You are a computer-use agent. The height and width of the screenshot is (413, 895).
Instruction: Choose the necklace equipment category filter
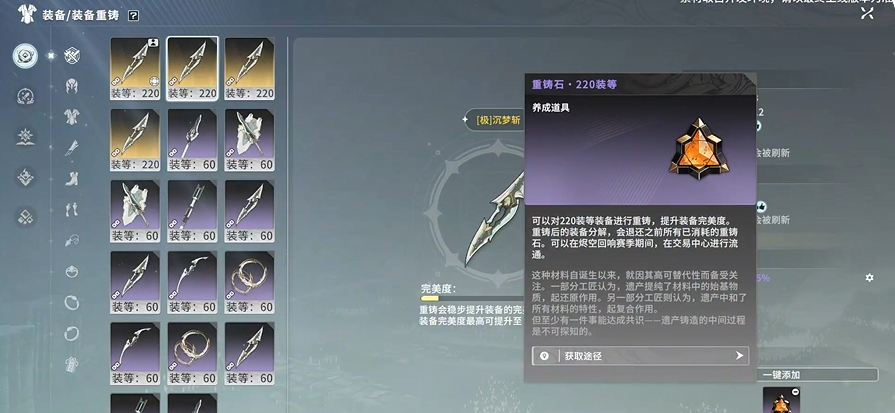(71, 271)
